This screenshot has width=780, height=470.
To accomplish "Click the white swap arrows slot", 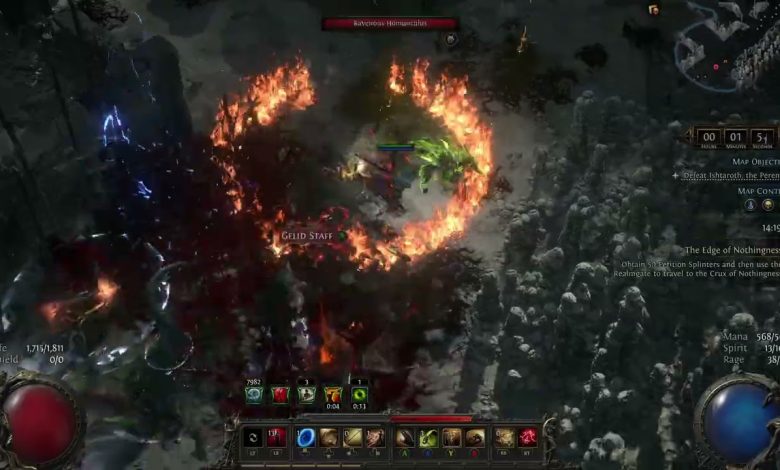I will tap(254, 437).
